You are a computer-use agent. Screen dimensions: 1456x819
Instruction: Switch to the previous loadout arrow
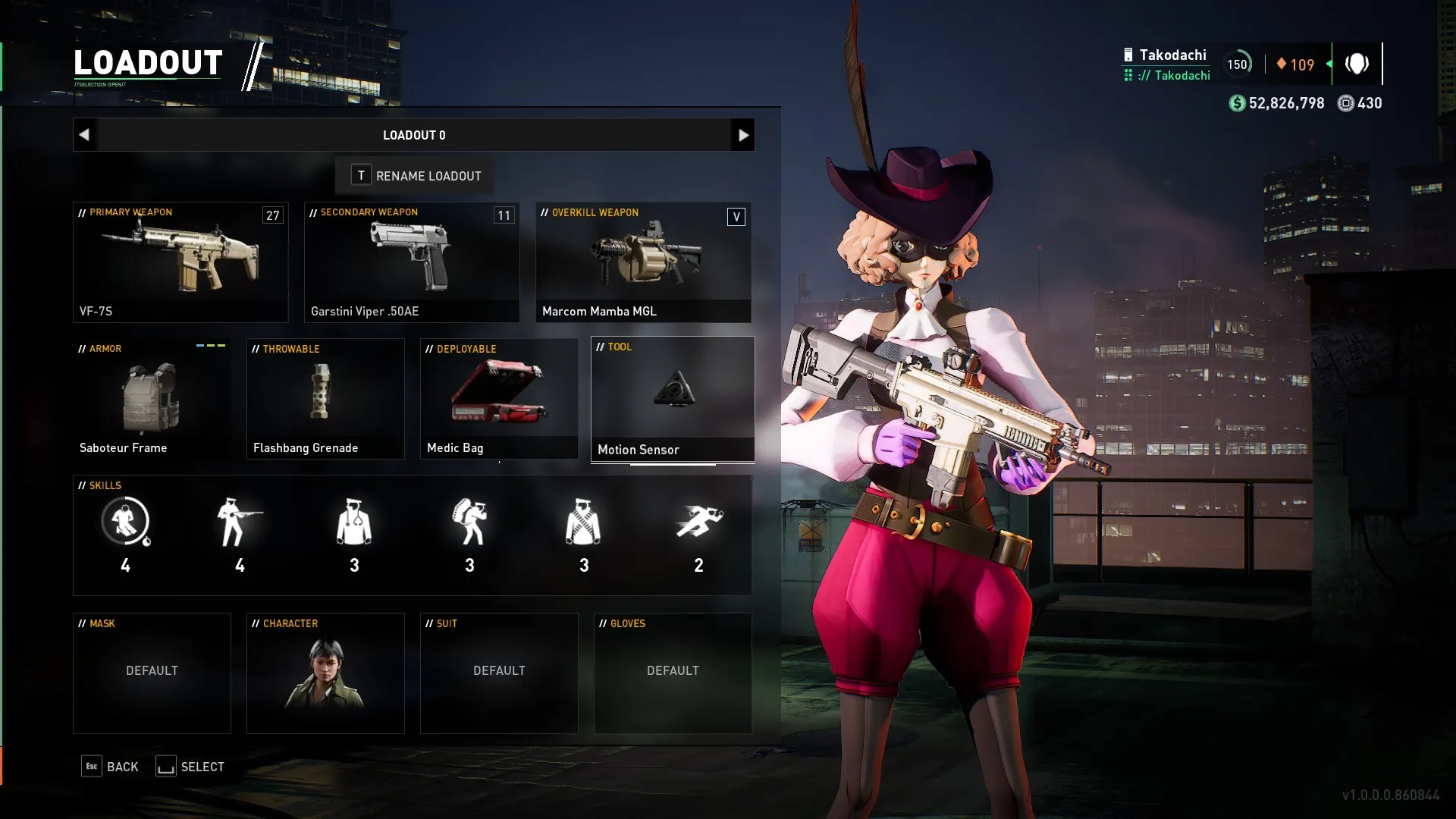pyautogui.click(x=84, y=135)
